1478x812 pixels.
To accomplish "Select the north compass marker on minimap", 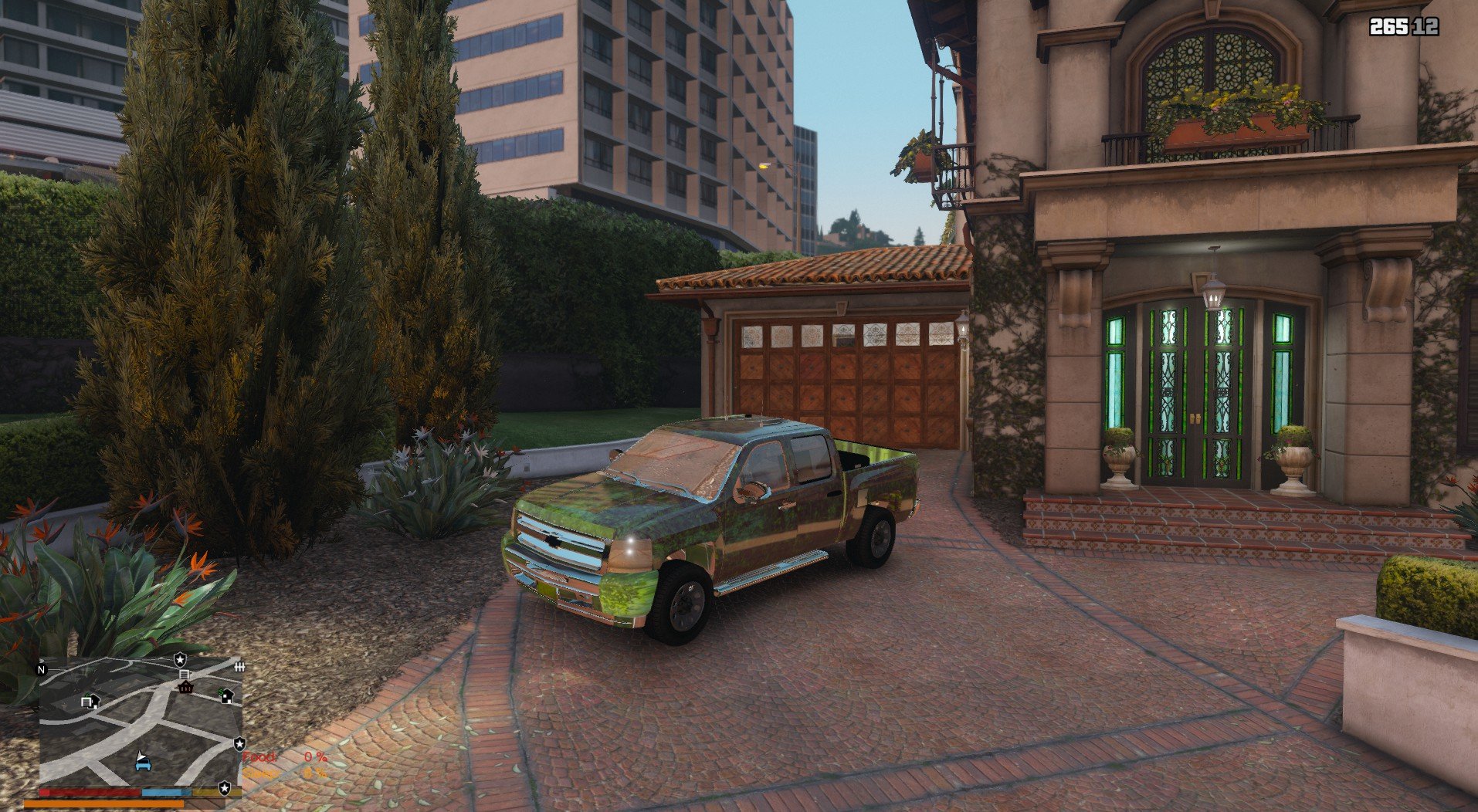I will click(42, 669).
